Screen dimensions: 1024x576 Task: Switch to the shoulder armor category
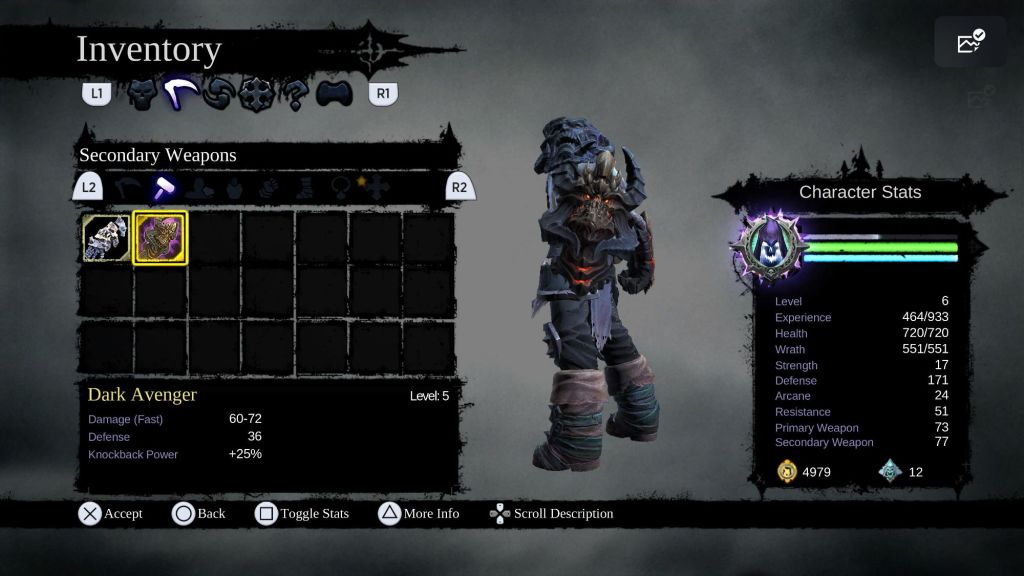pos(198,187)
